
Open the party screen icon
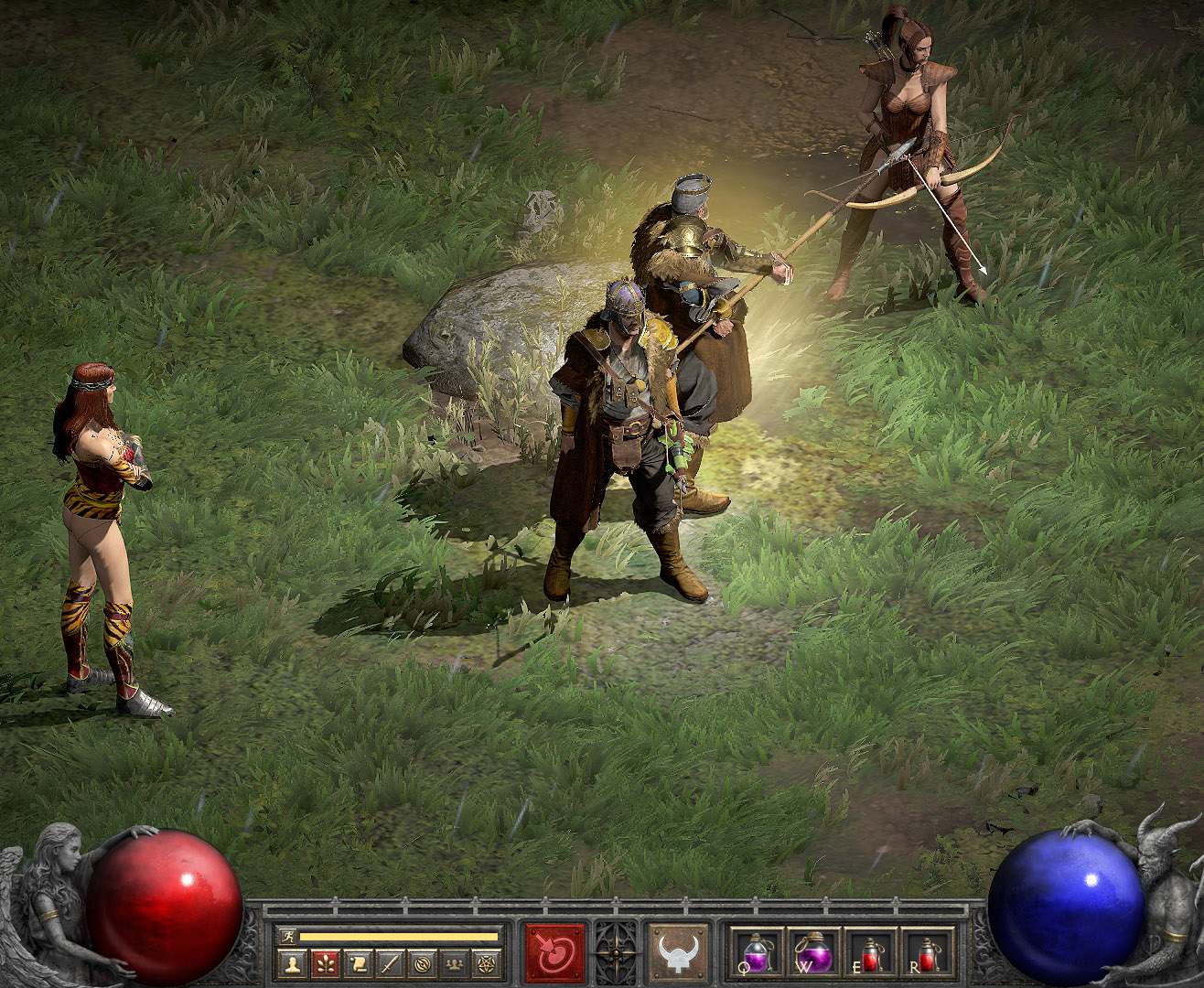point(454,963)
